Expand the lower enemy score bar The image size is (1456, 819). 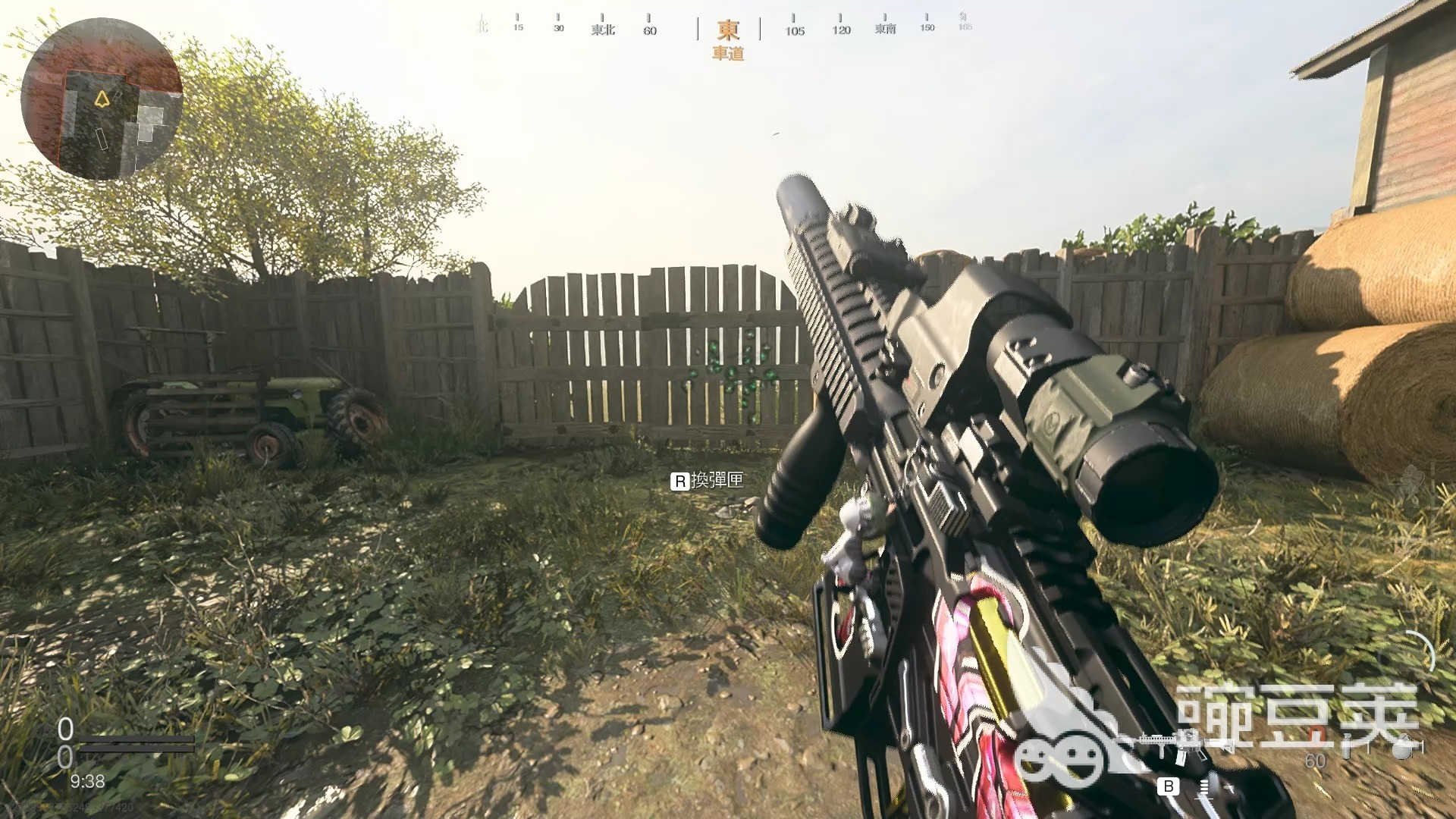pyautogui.click(x=136, y=748)
